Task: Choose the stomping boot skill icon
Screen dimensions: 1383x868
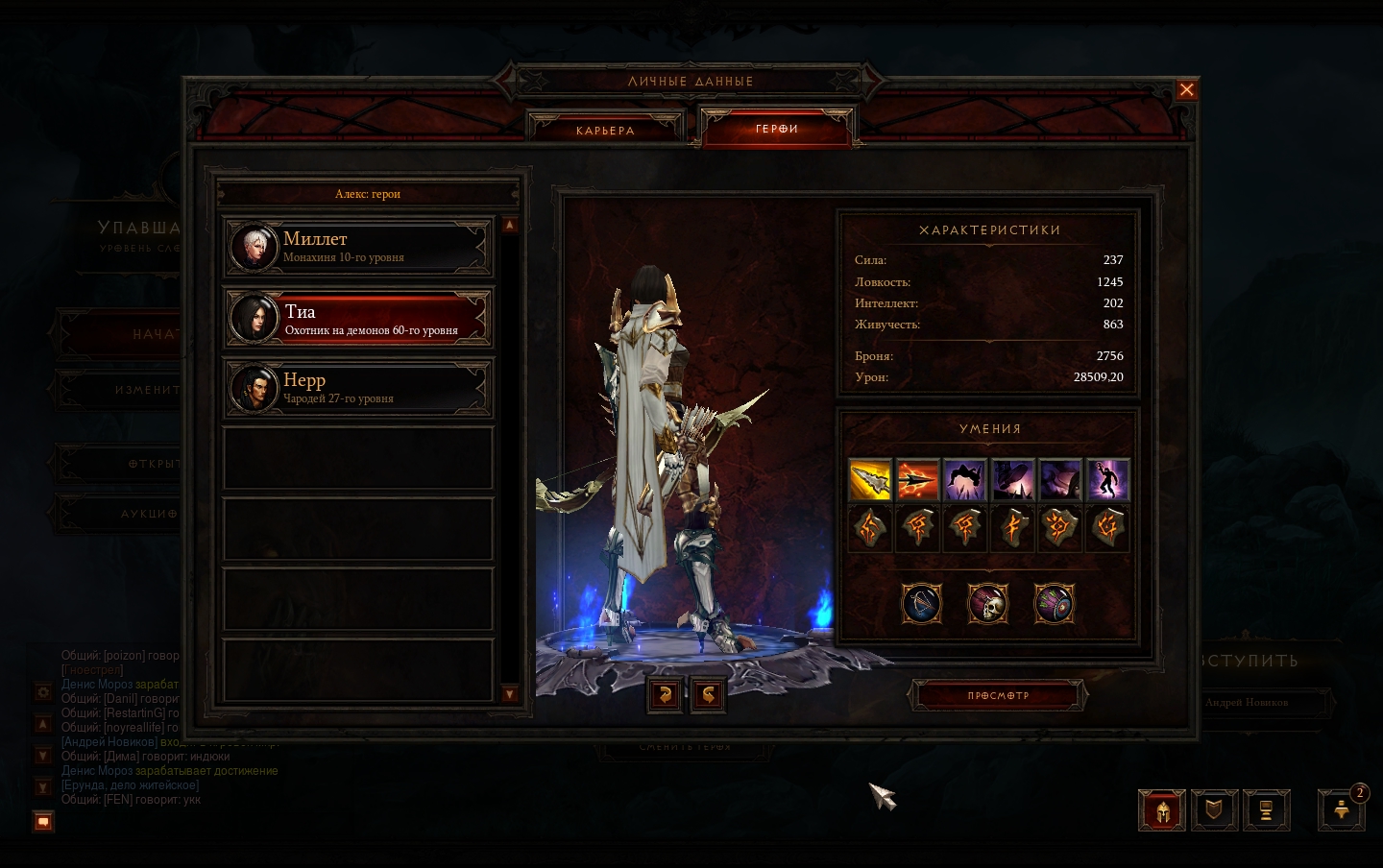Action: click(x=1012, y=480)
